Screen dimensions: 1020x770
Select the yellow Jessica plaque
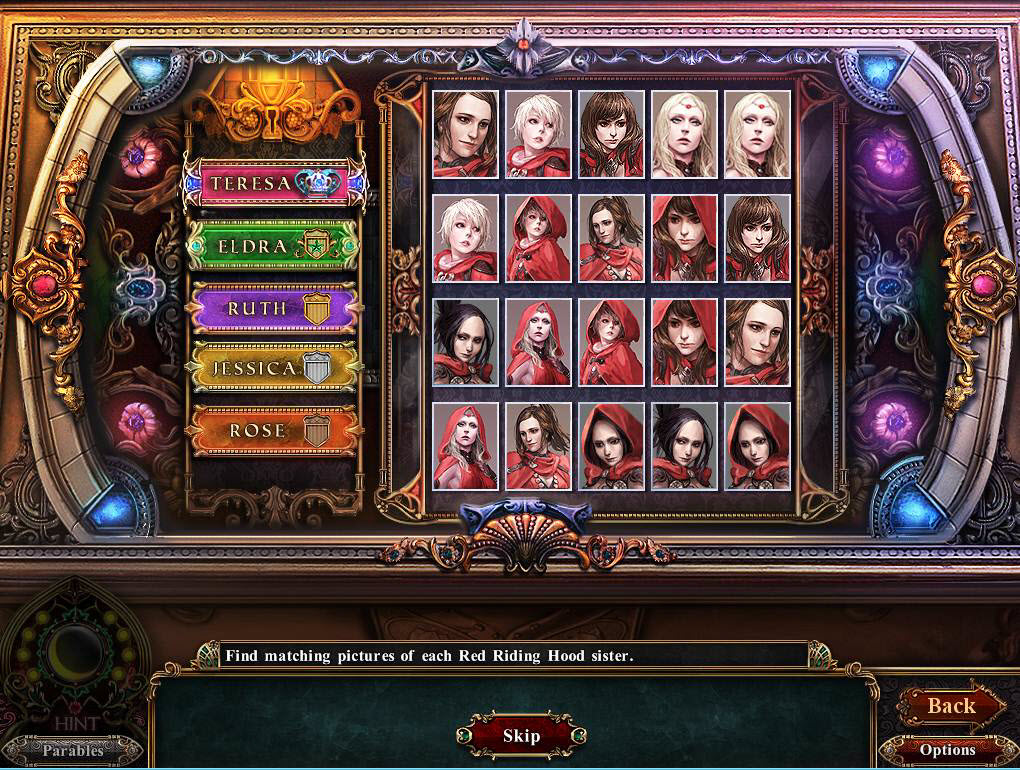(273, 369)
